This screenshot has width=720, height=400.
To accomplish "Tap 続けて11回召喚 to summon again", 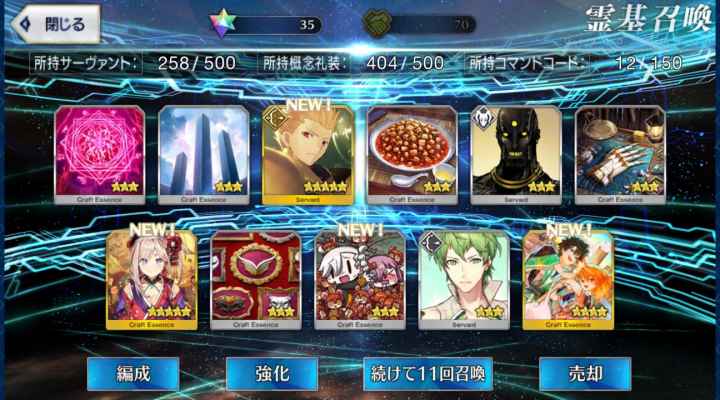I will [428, 373].
